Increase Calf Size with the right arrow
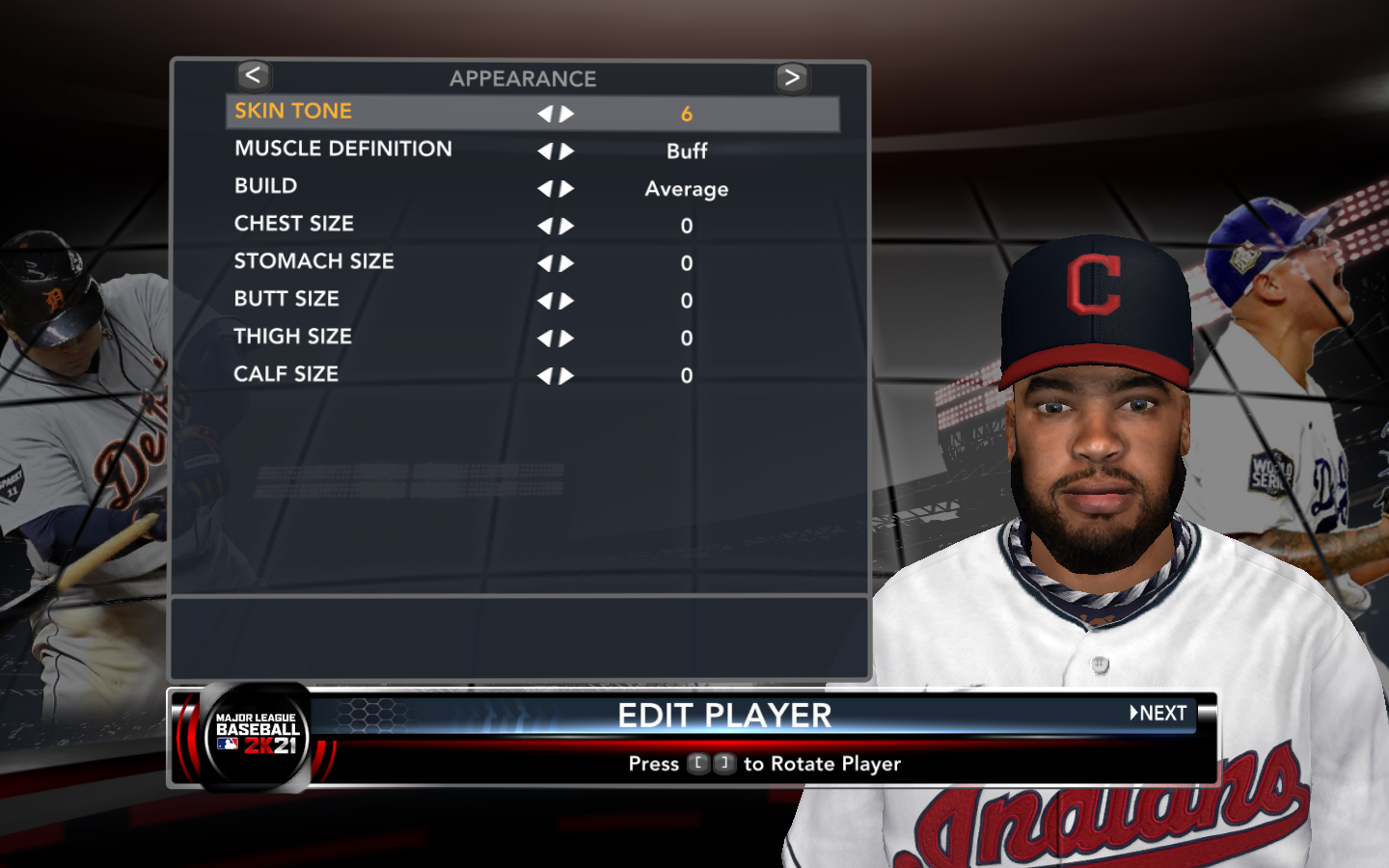 [567, 376]
